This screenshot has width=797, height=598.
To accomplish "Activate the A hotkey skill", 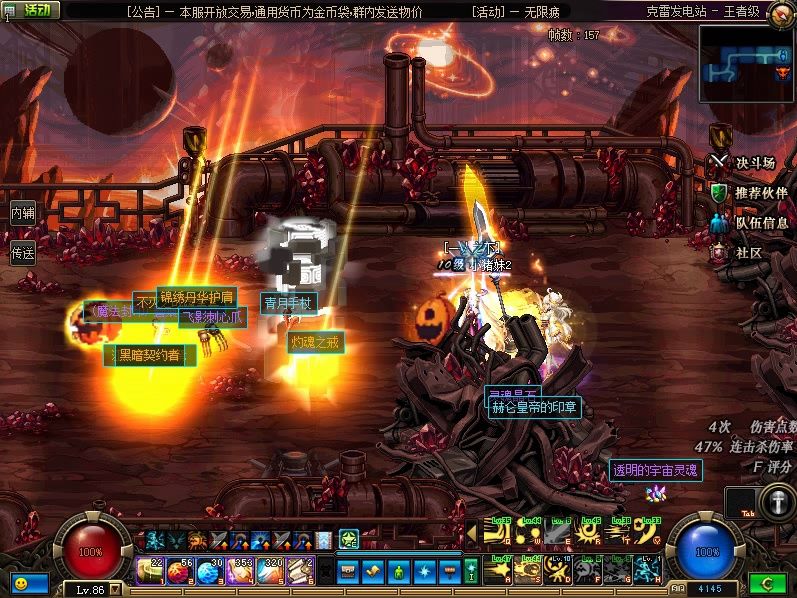I will [x=497, y=570].
